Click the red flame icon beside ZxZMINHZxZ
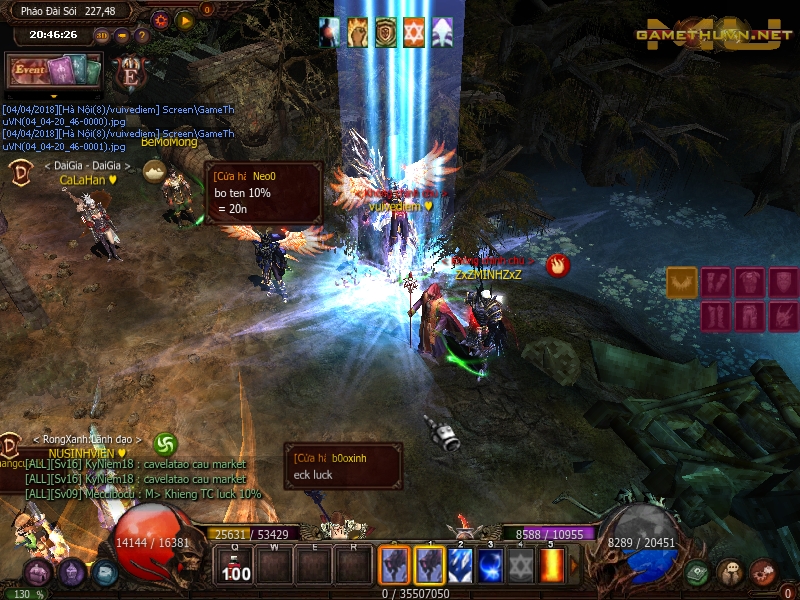800x600 pixels. coord(558,265)
